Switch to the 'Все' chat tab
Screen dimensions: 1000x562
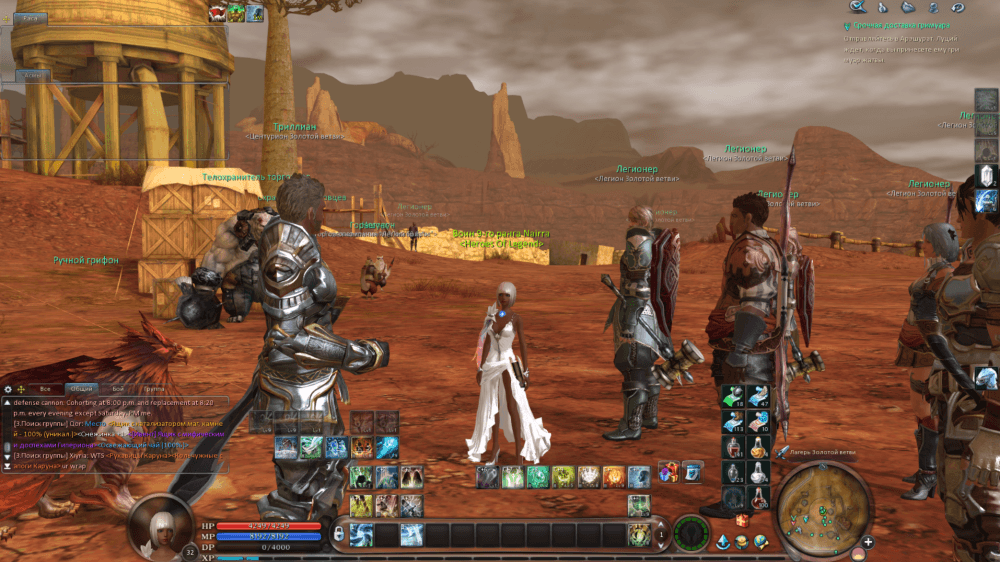(x=44, y=388)
